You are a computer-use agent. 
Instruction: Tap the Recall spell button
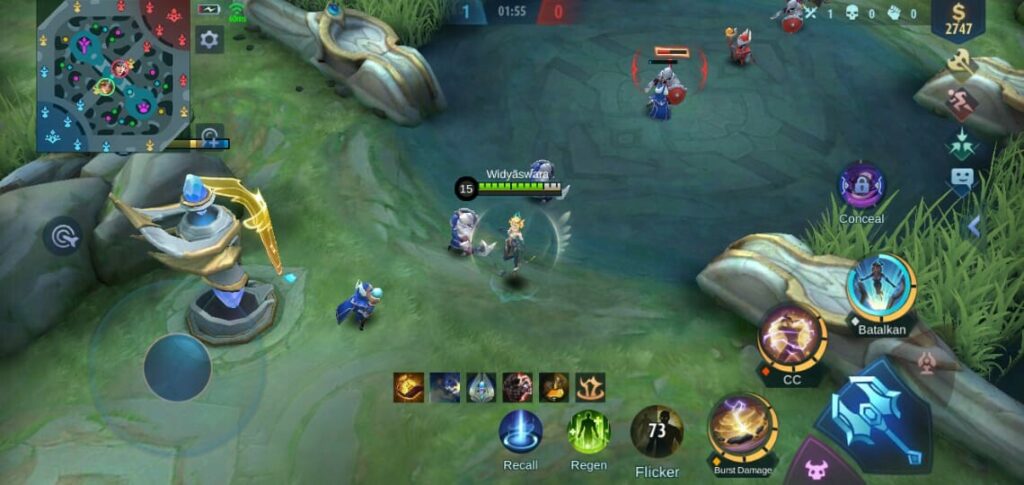(520, 432)
